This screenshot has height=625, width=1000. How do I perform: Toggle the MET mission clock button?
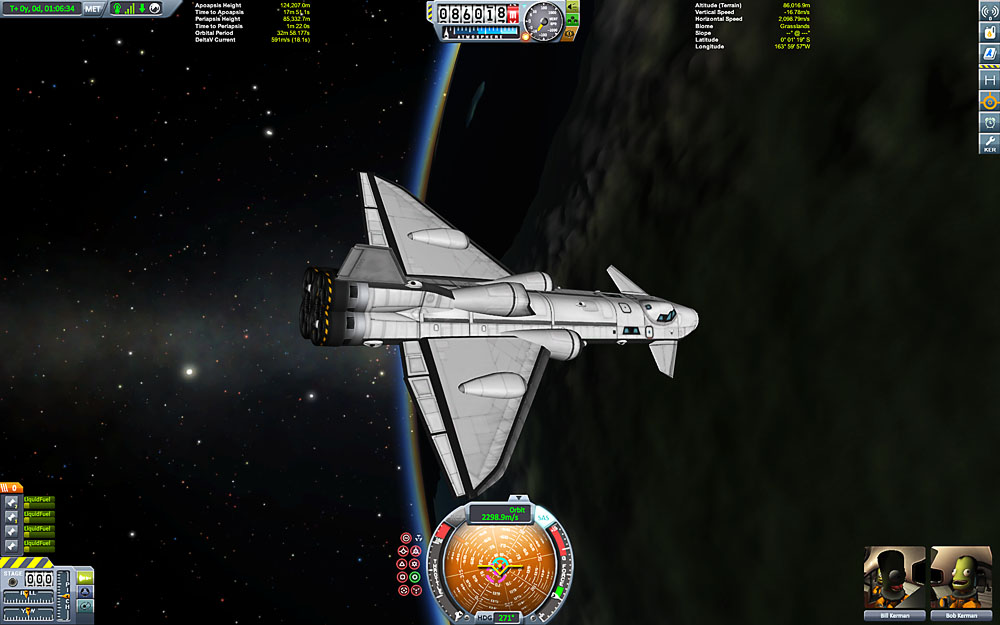point(93,8)
